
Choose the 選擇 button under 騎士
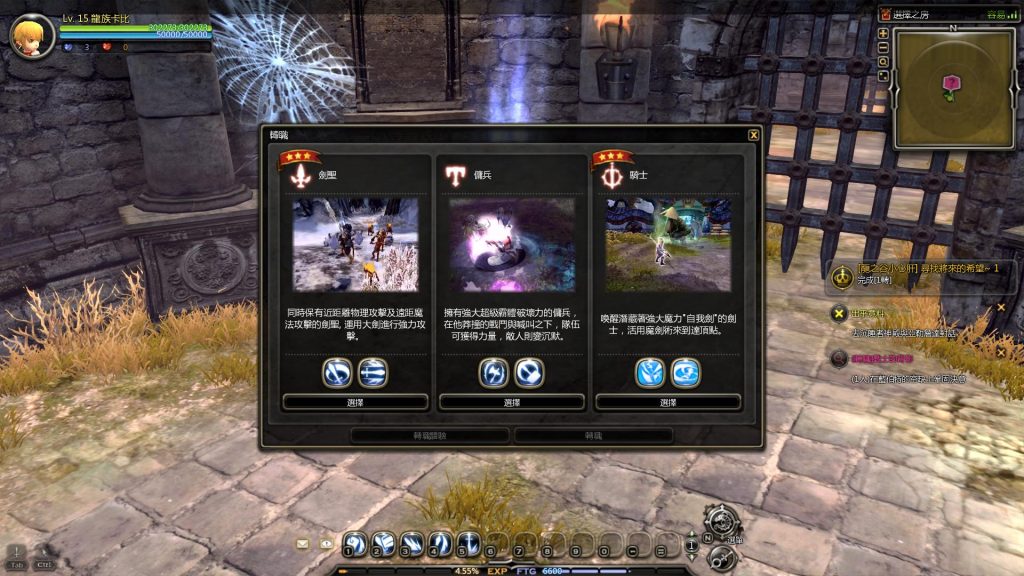click(667, 402)
